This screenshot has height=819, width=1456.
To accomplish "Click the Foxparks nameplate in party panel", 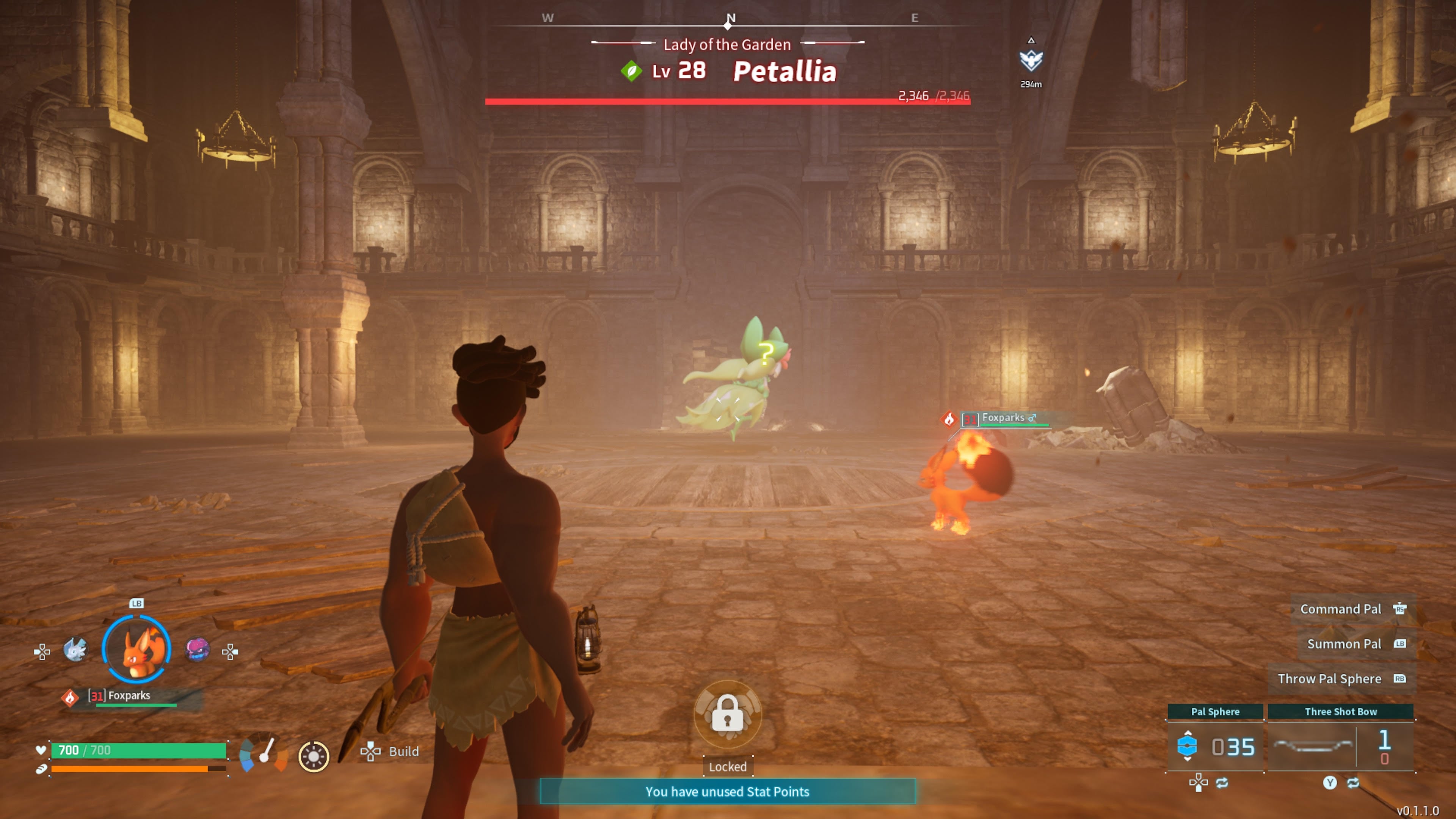I will click(x=129, y=696).
